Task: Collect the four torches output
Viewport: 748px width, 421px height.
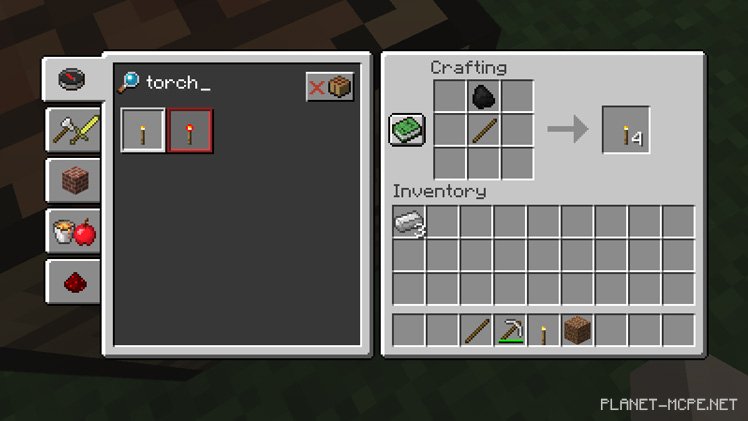Action: pos(626,131)
